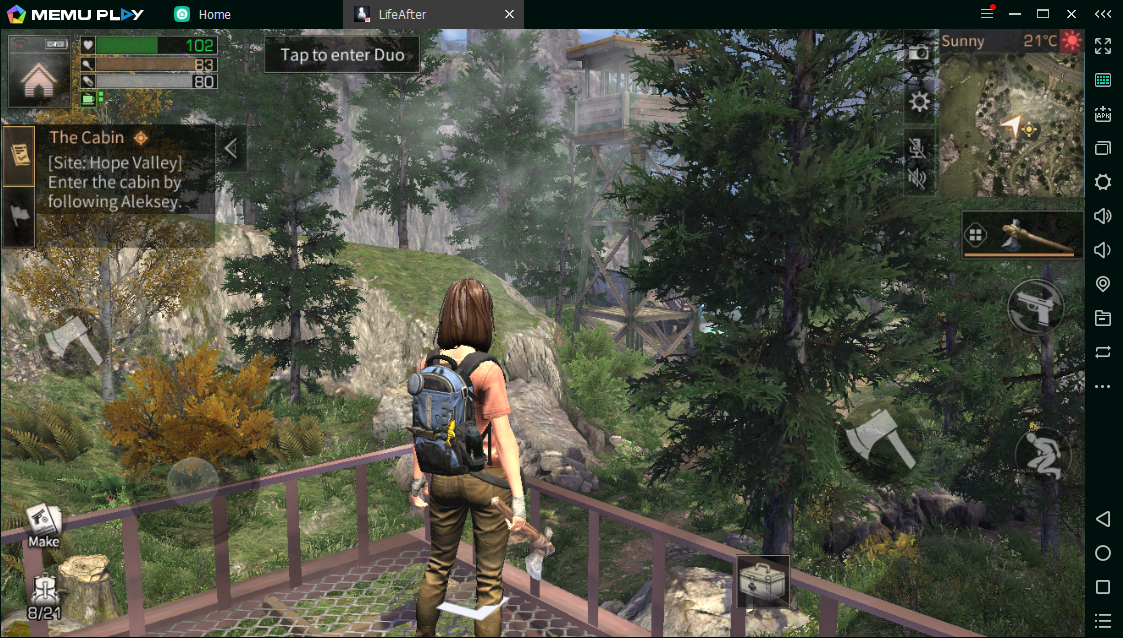
Task: Toggle the microphone mute icon
Action: [918, 149]
